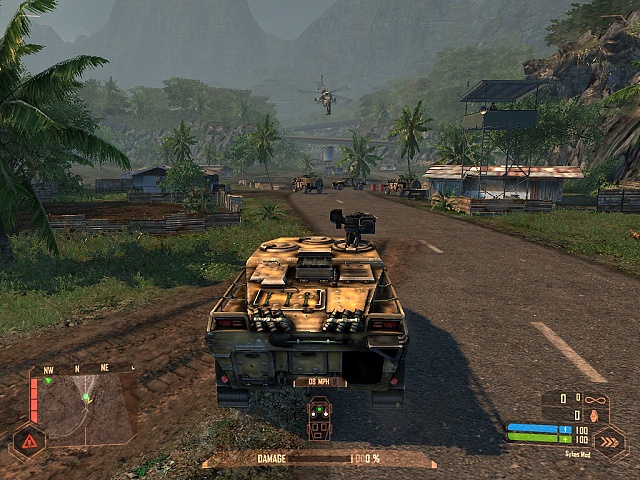The height and width of the screenshot is (480, 640).
Task: Select the grenade icon
Action: coord(593,414)
